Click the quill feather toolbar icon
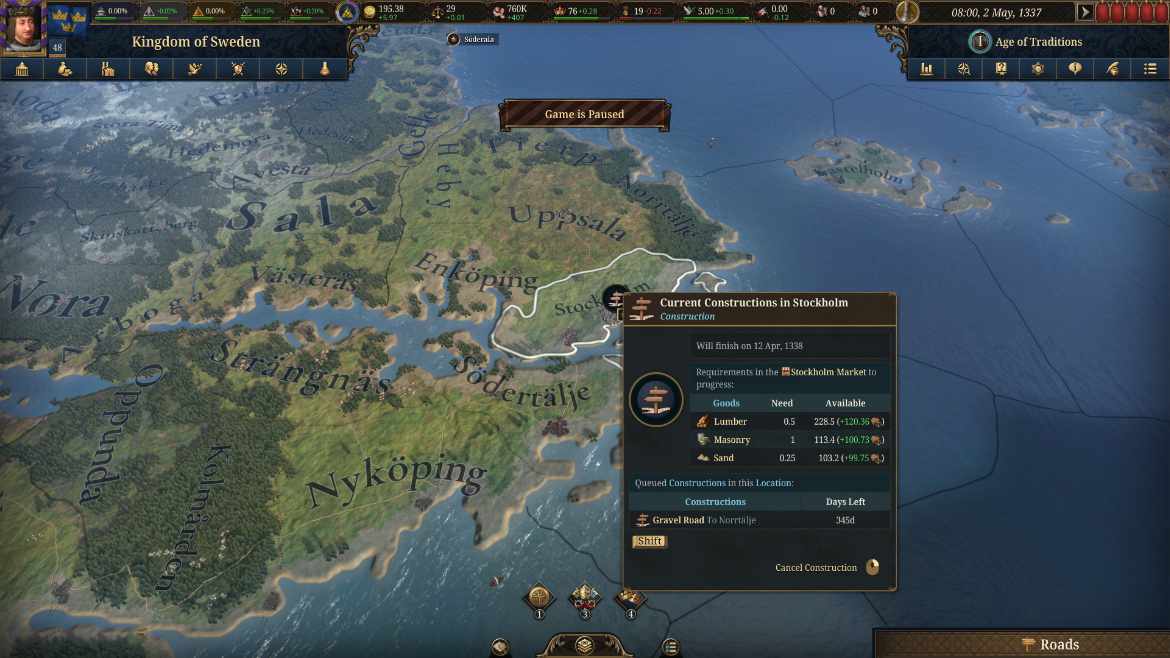The height and width of the screenshot is (658, 1170). 1112,69
